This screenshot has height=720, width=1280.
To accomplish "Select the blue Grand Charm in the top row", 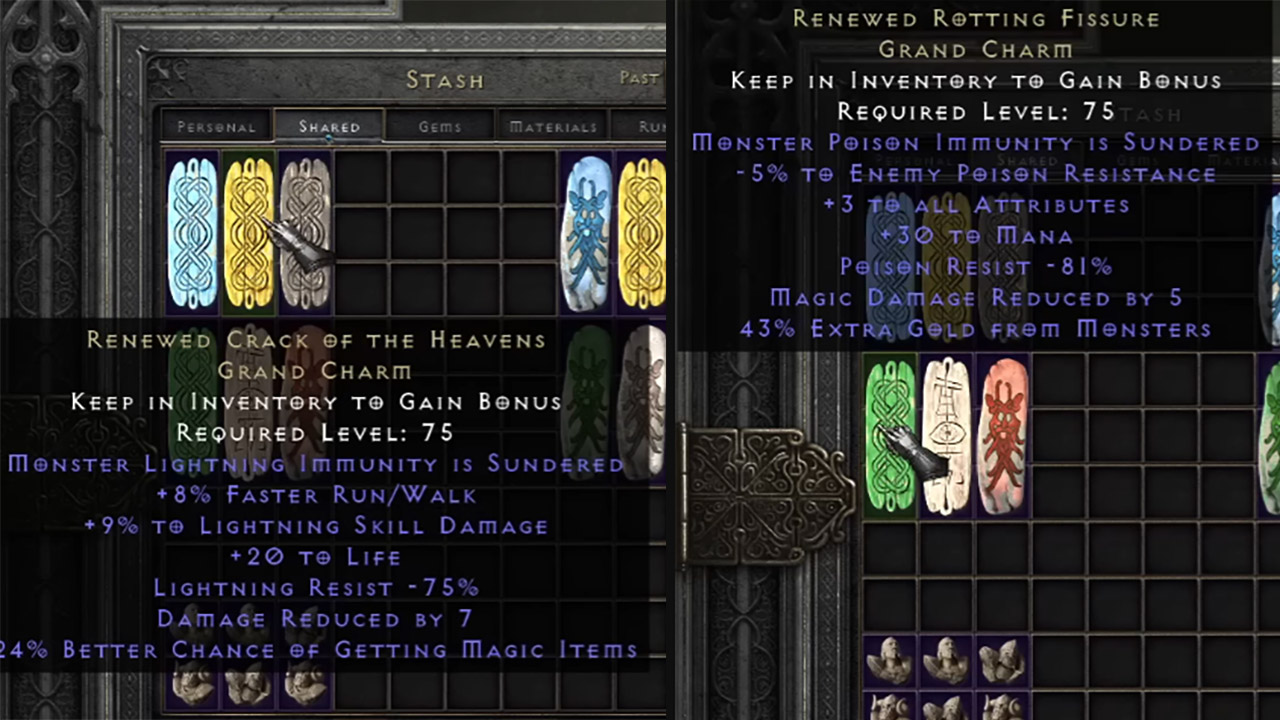I will tap(192, 230).
